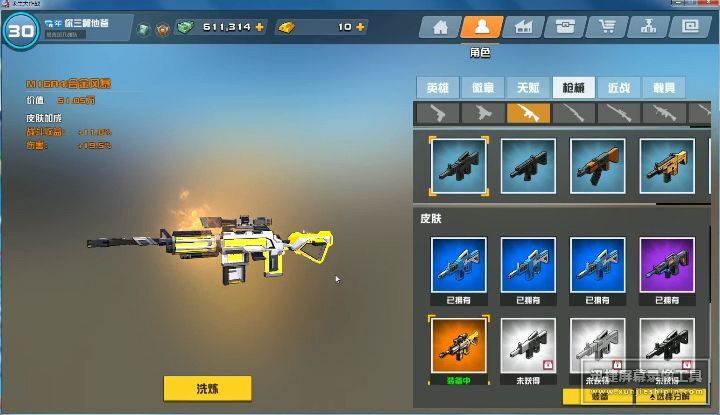Click the 洗炼 refine button
Image resolution: width=720 pixels, height=415 pixels.
pyautogui.click(x=207, y=388)
